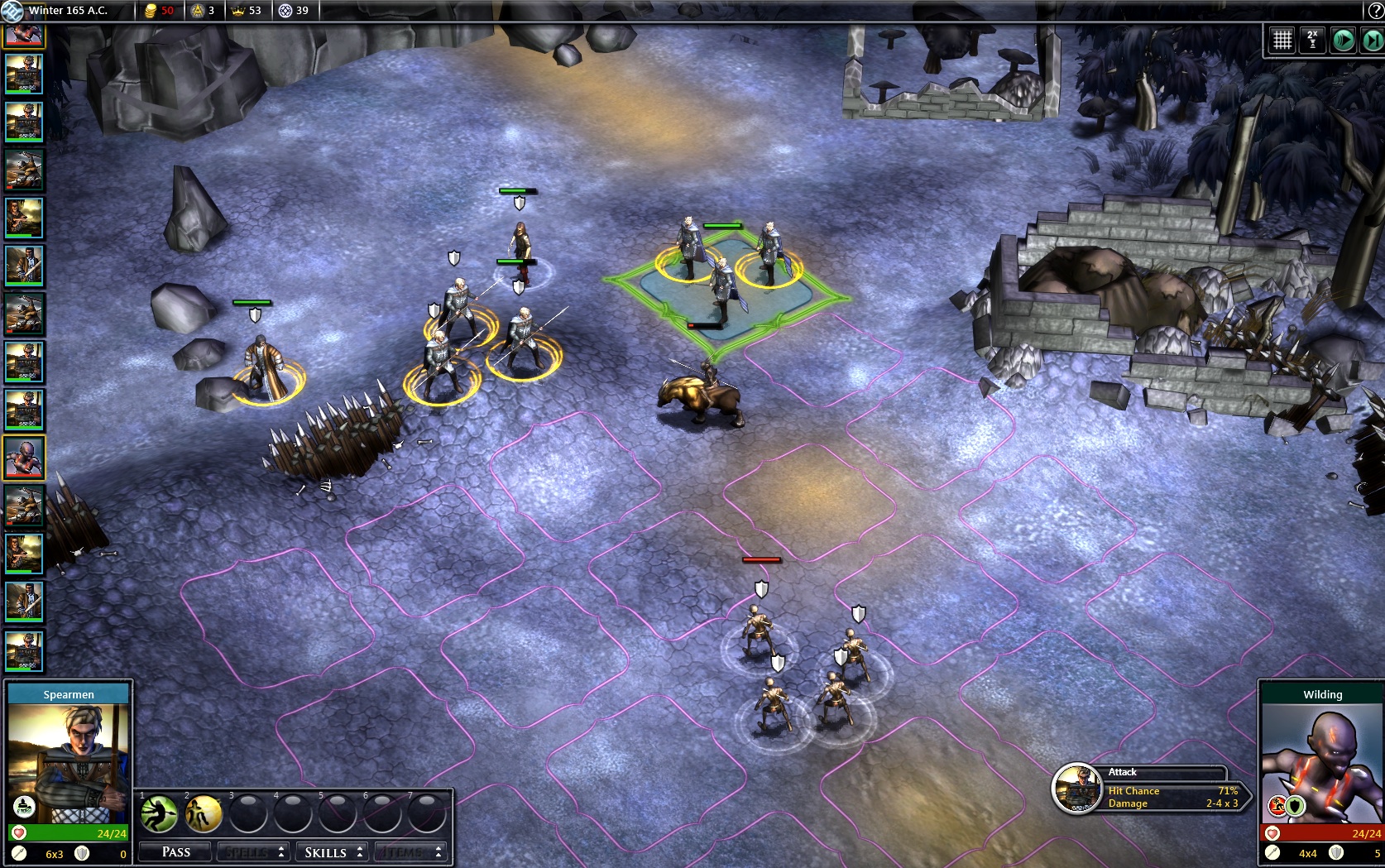Click the crown resource icon
Viewport: 1385px width, 868px height.
[x=239, y=11]
